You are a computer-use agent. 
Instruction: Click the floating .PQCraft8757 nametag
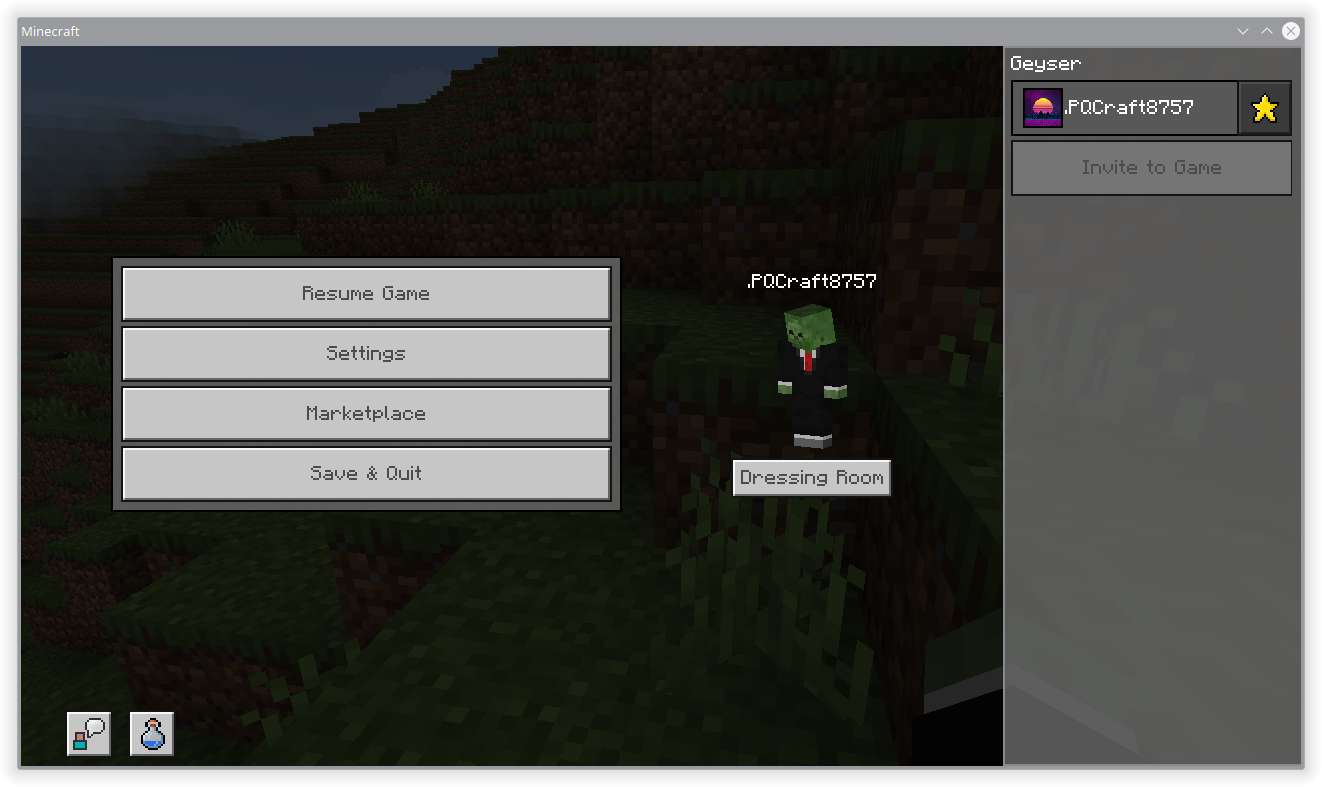click(812, 281)
